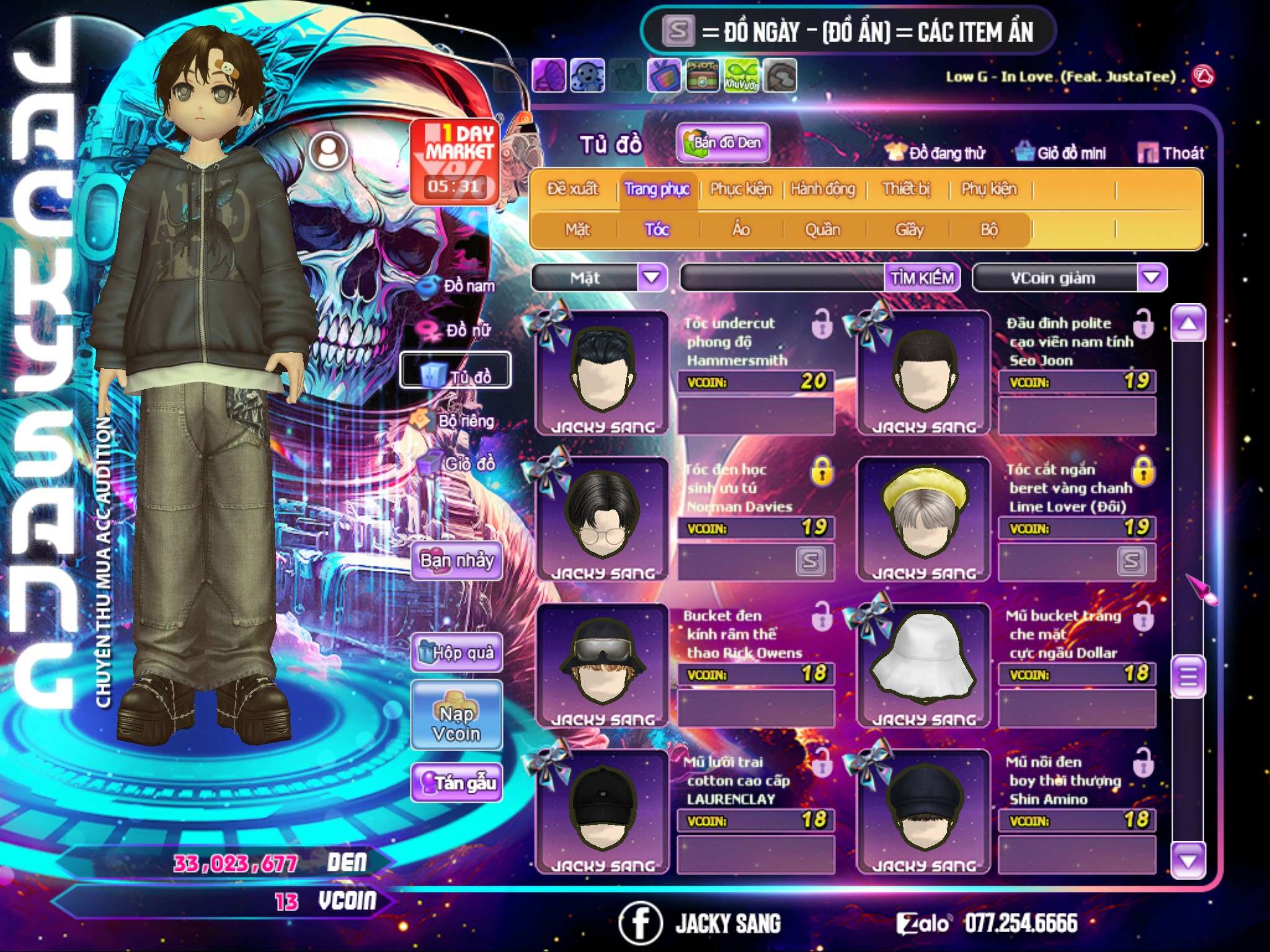Click the 1 Day Market banner
This screenshot has width=1270, height=952.
pos(455,161)
